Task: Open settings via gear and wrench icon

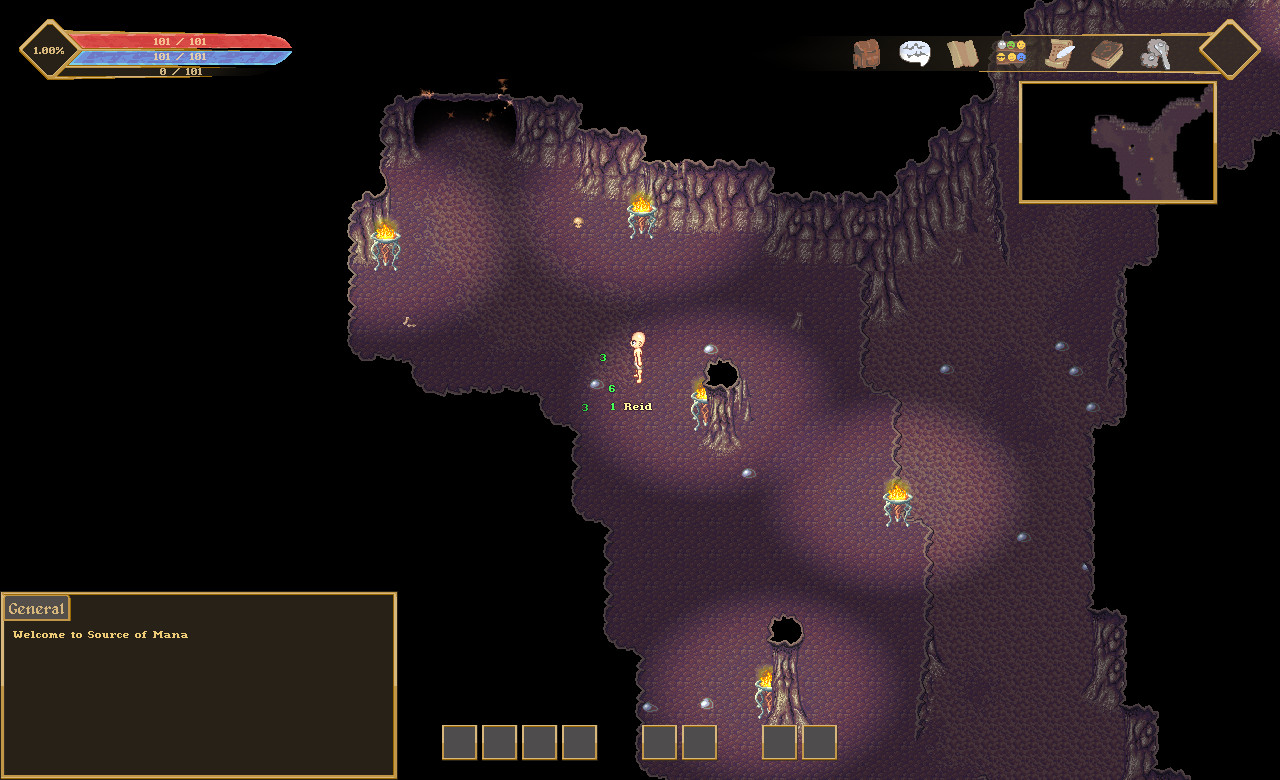Action: 1156,54
